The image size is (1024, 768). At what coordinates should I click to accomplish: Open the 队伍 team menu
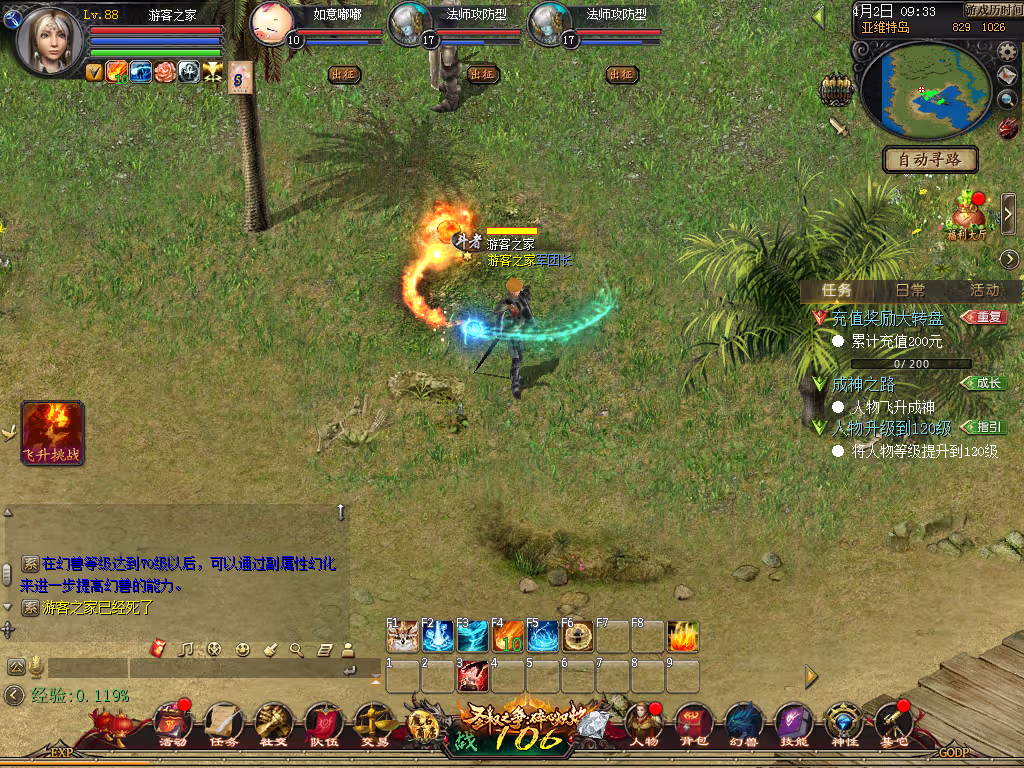[323, 723]
